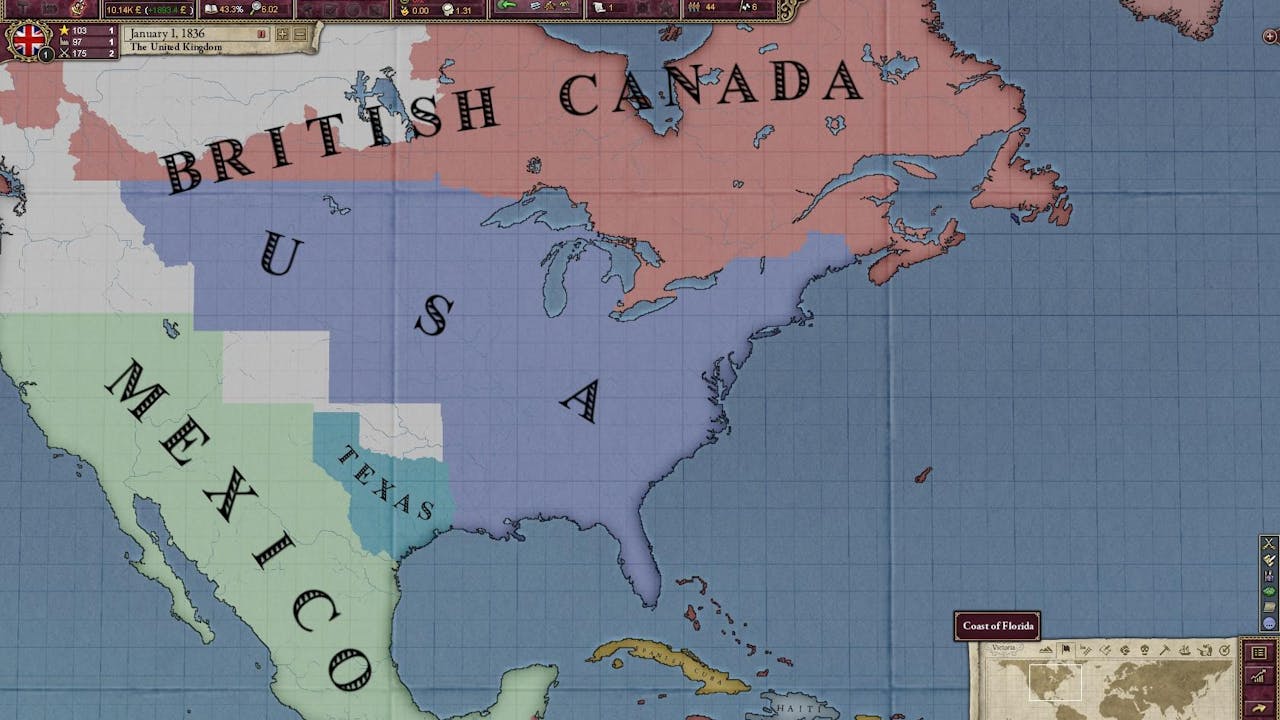Click the treasury money display in the top bar
Viewport: 1280px width, 720px height.
[x=150, y=9]
